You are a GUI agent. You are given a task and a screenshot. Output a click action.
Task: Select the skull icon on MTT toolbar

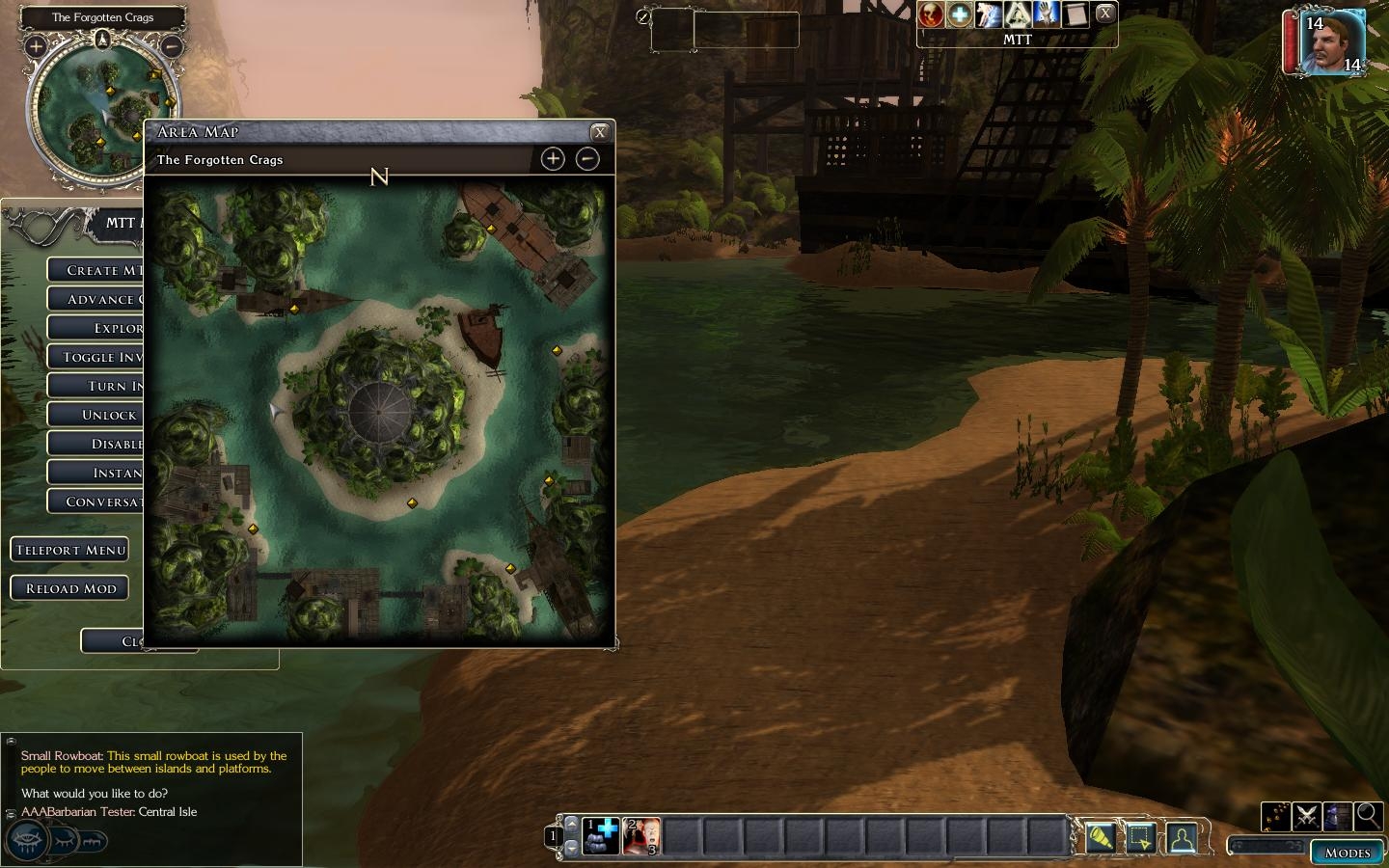coord(931,14)
